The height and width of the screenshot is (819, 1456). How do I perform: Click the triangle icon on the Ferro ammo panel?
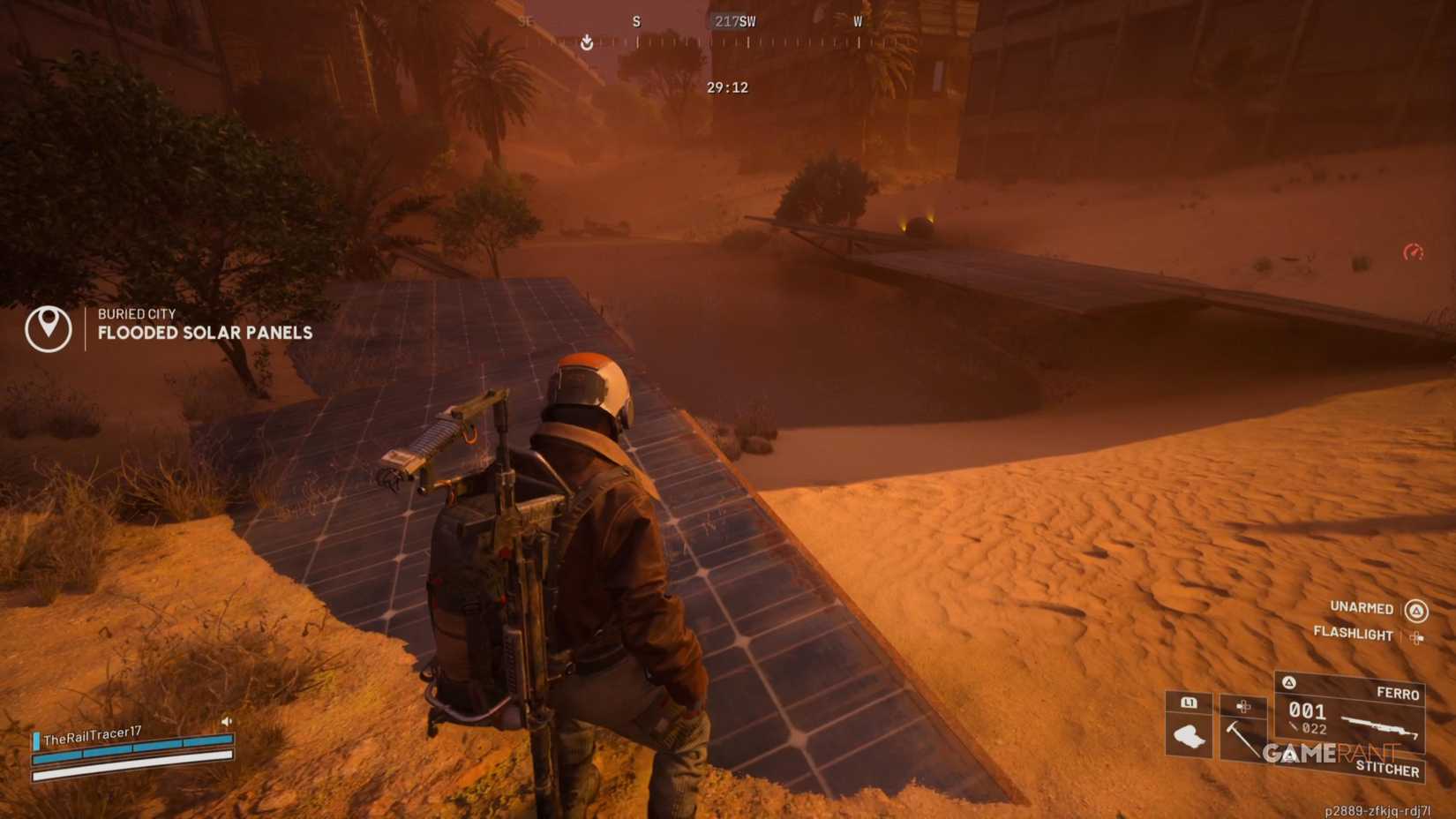click(1289, 683)
